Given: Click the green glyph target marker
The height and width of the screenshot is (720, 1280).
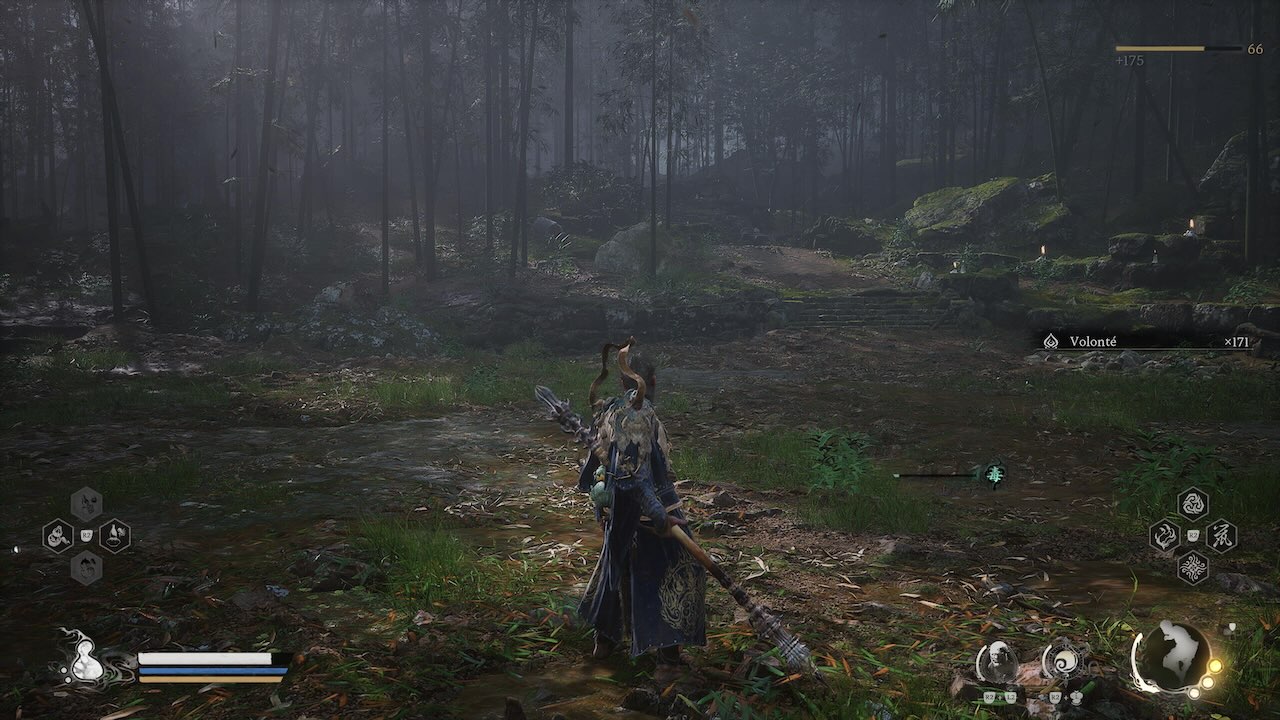Looking at the screenshot, I should (x=993, y=474).
